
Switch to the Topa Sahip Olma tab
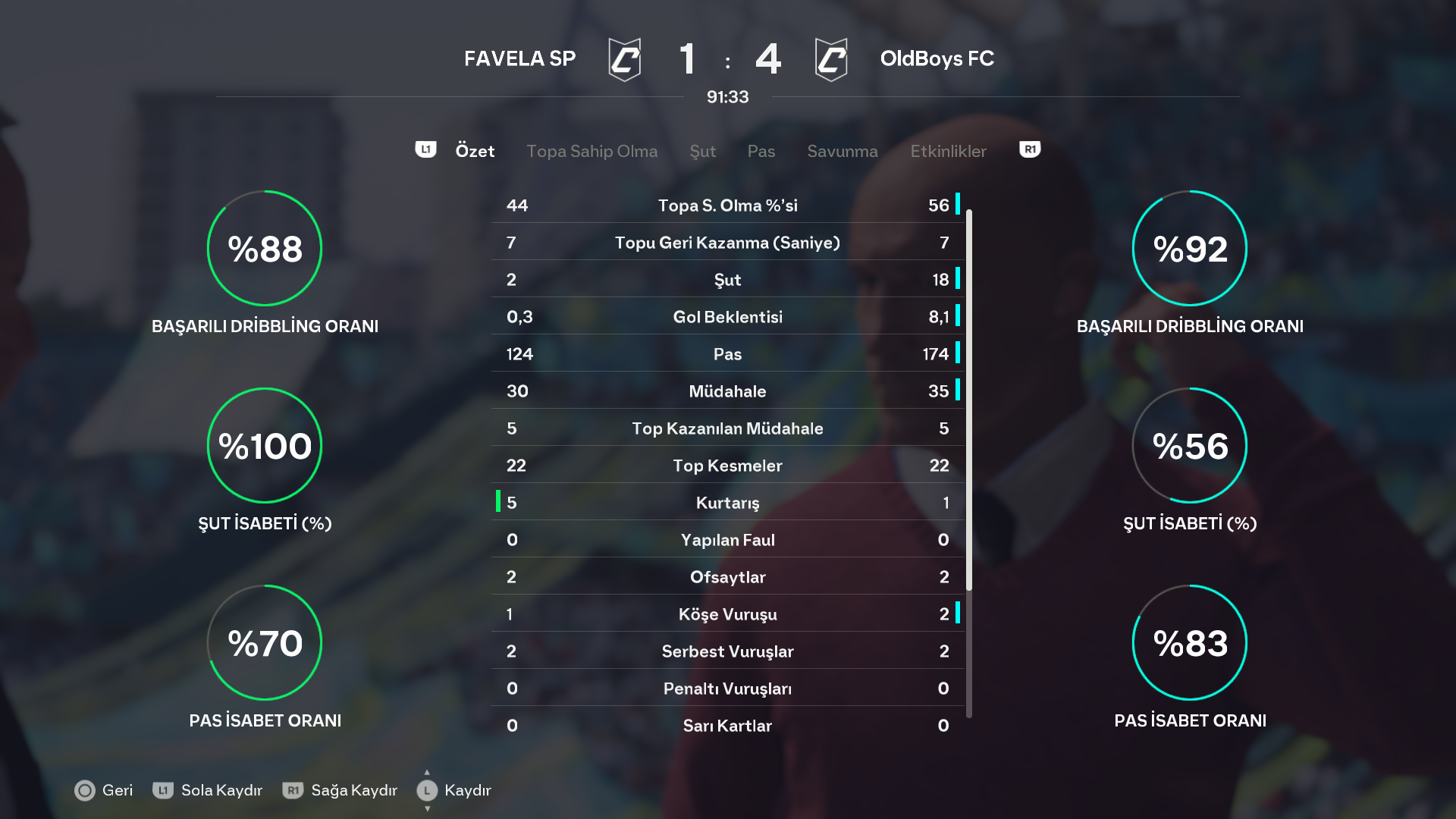click(x=591, y=151)
